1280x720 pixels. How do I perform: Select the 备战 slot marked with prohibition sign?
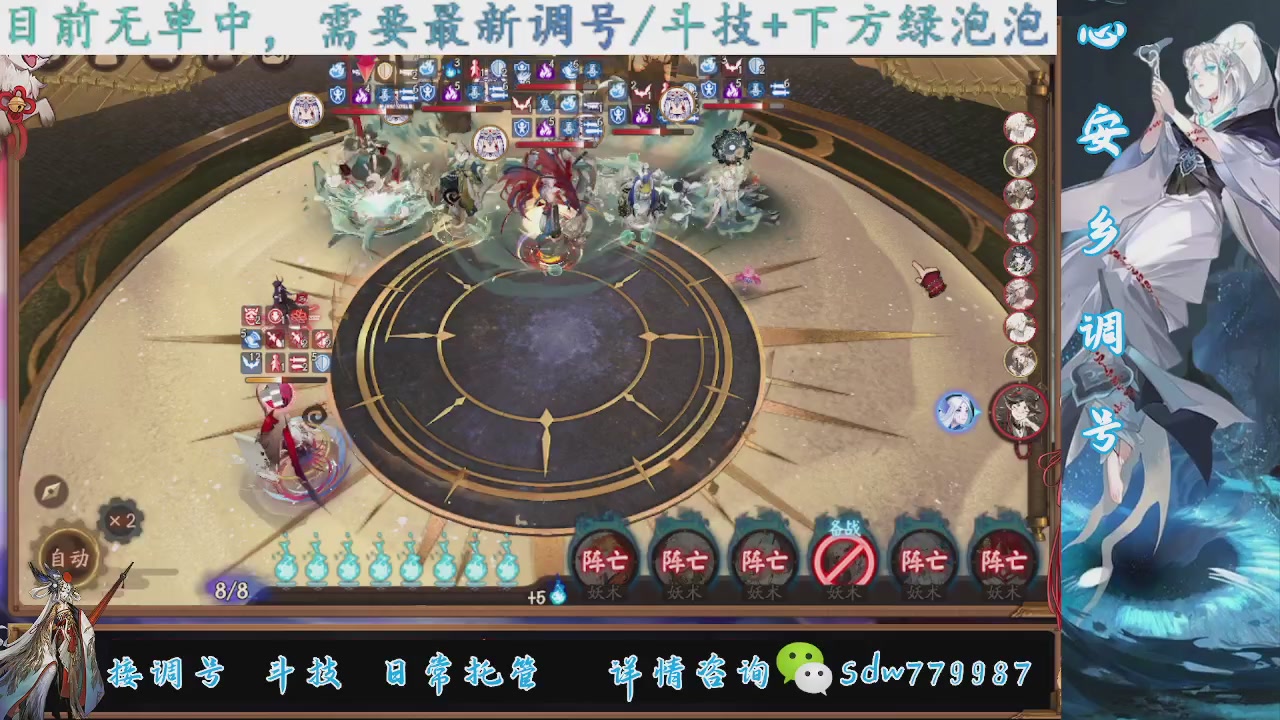point(845,560)
